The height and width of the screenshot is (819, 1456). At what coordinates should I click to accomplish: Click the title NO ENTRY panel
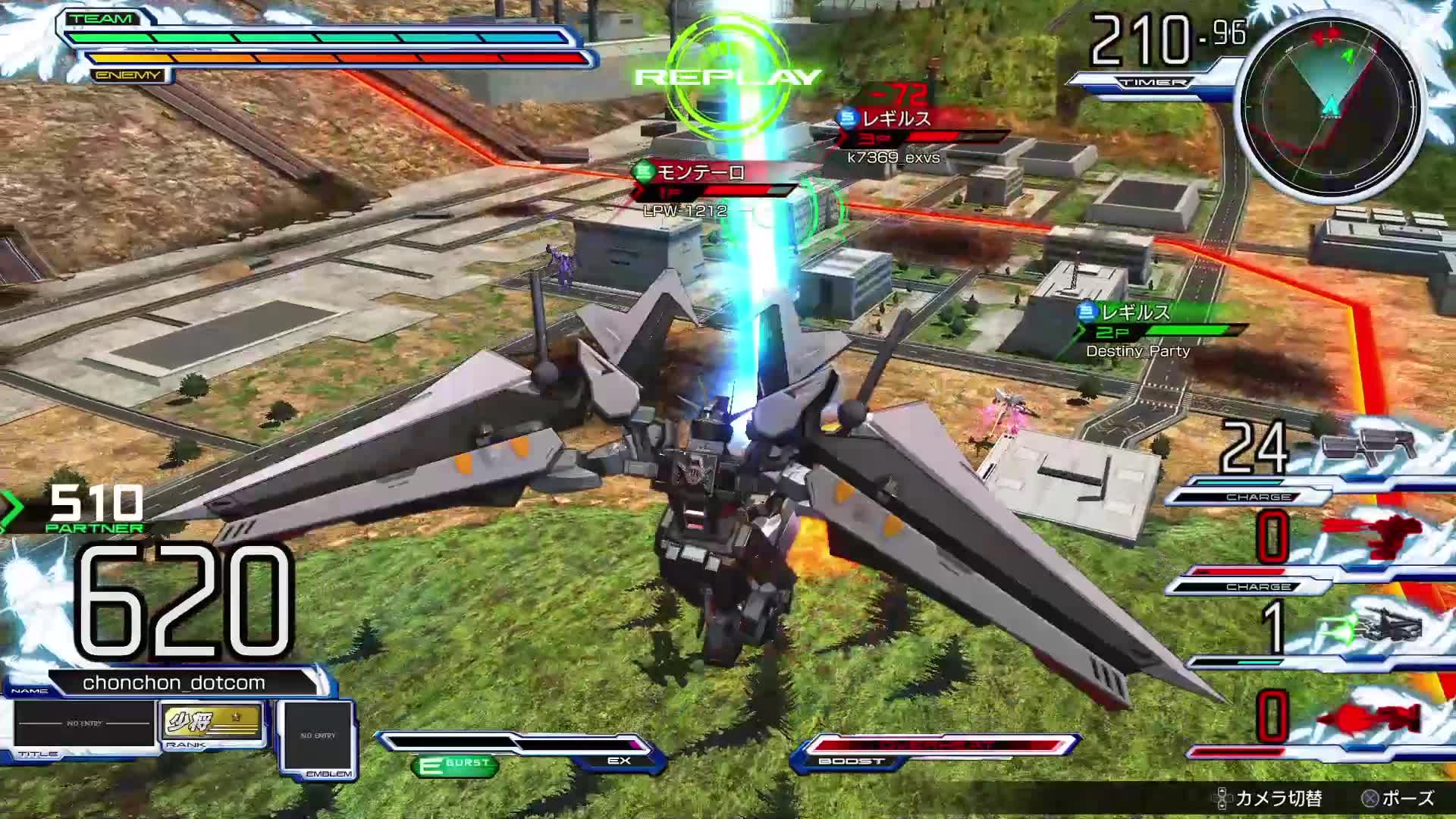(83, 724)
